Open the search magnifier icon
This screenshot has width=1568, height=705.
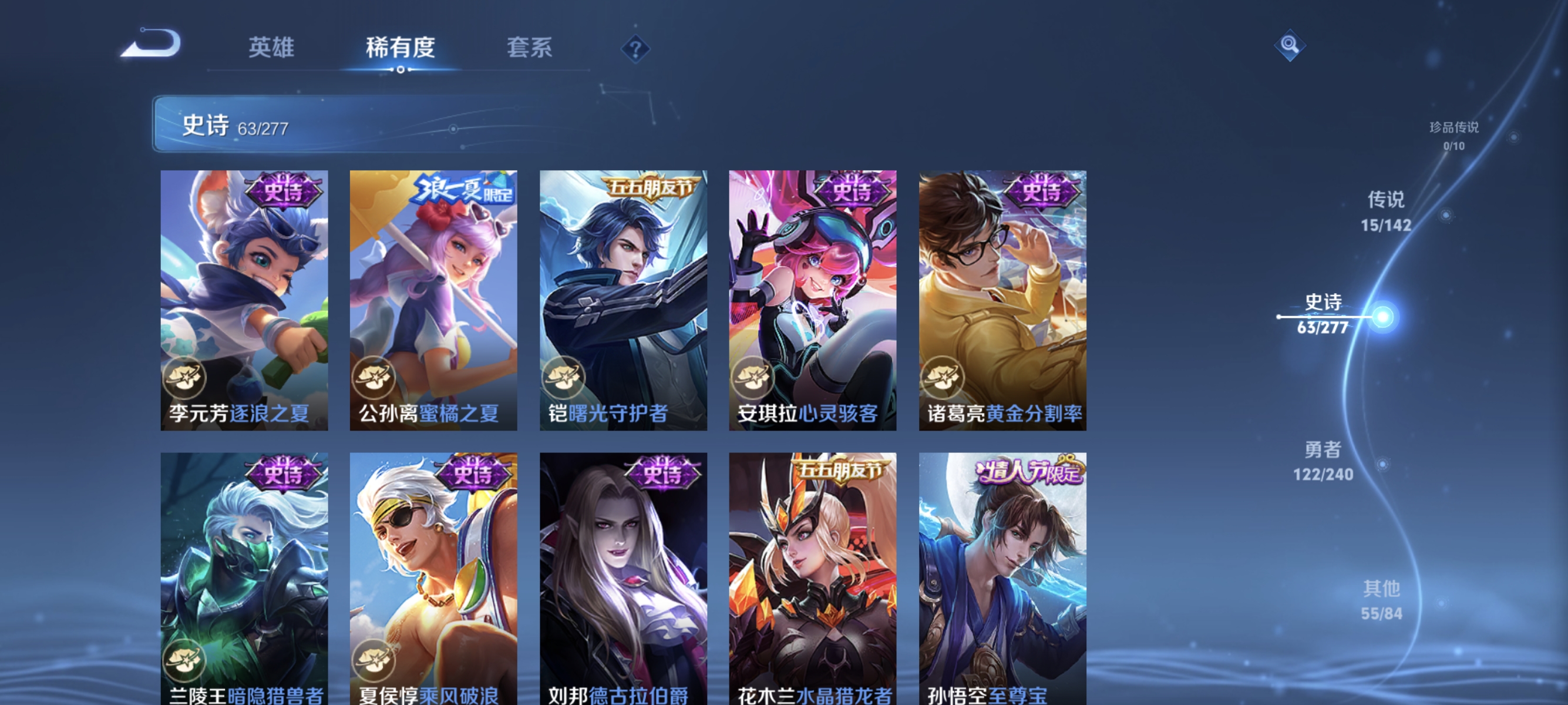(1290, 46)
